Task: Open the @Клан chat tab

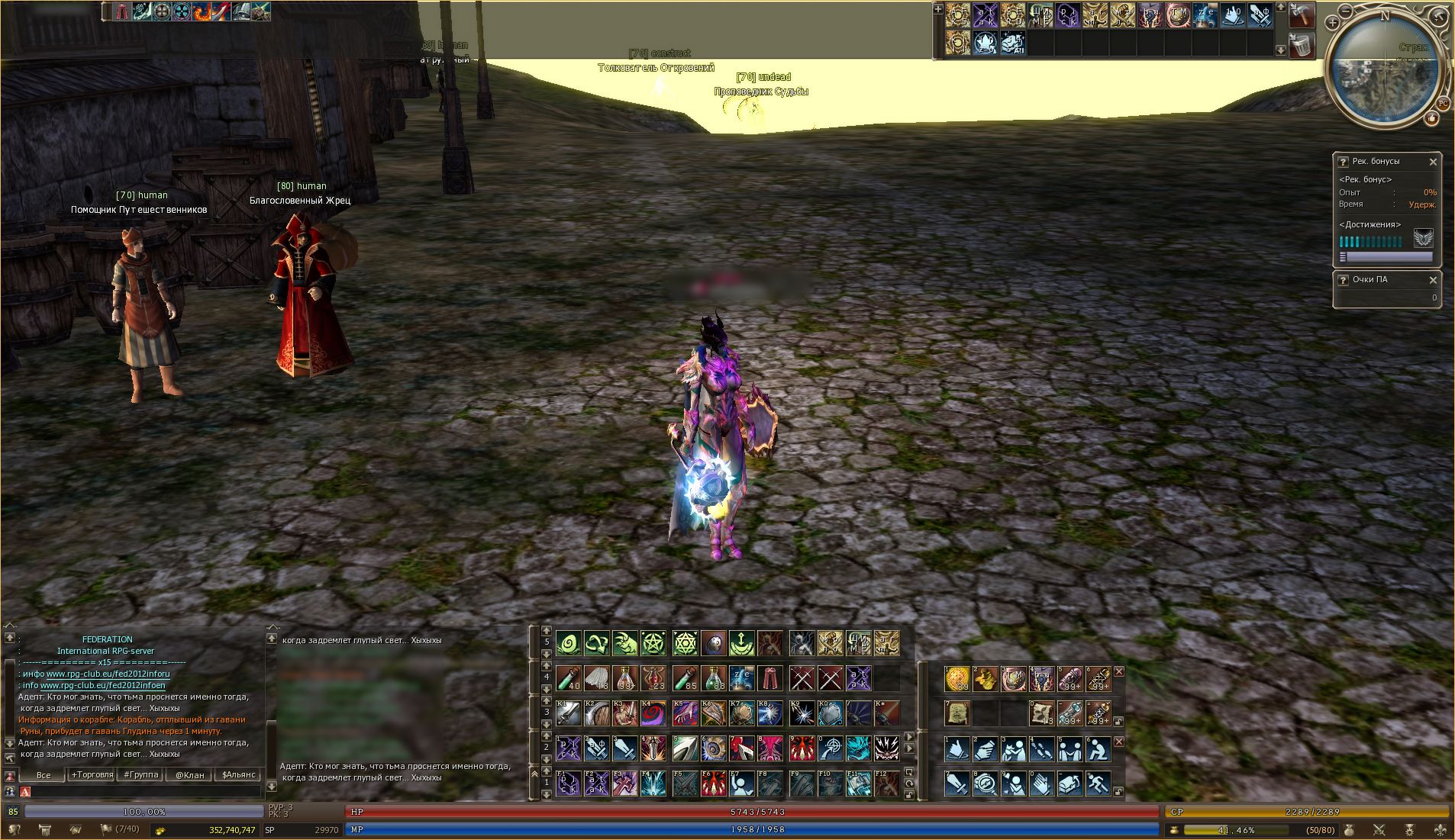Action: click(x=190, y=774)
